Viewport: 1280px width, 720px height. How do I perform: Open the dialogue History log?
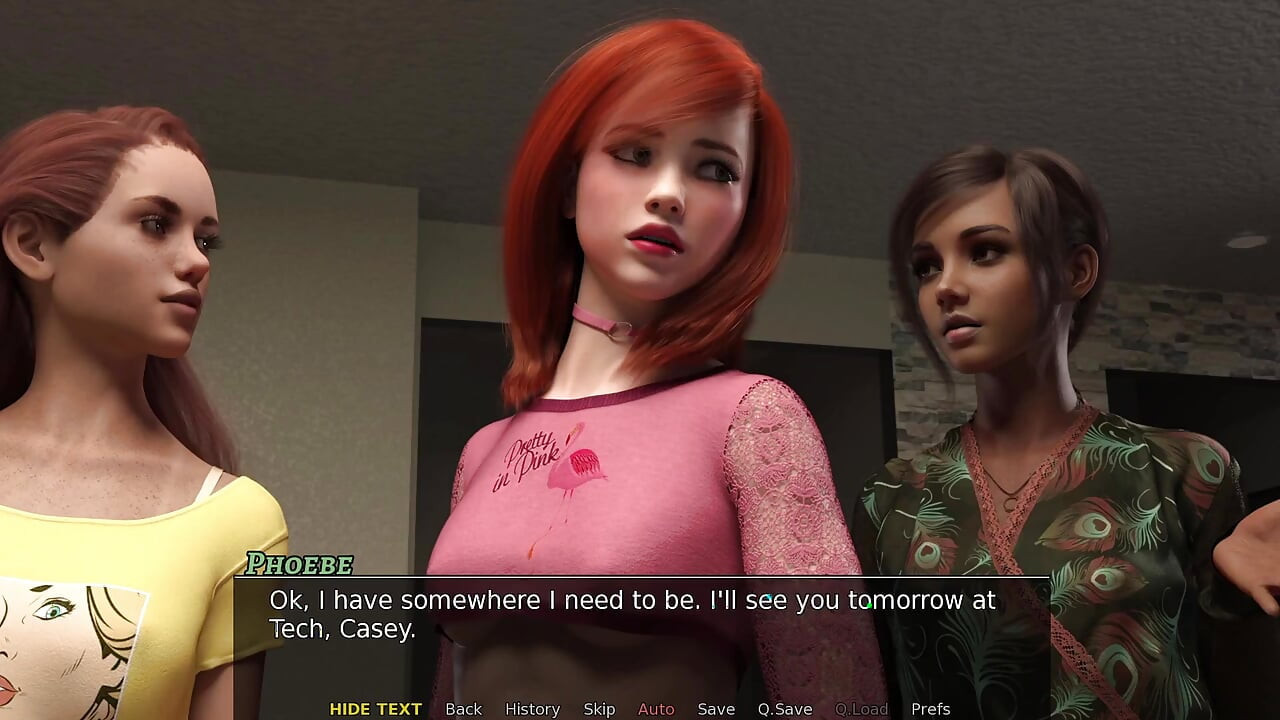tap(532, 709)
